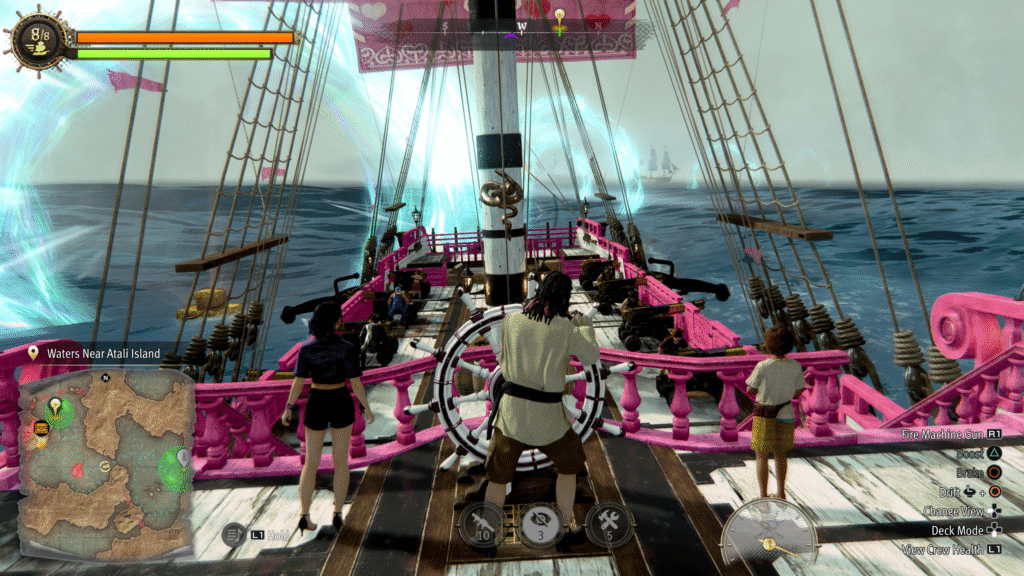
Task: Select the treasure chest marker on the minimap
Action: pyautogui.click(x=42, y=428)
